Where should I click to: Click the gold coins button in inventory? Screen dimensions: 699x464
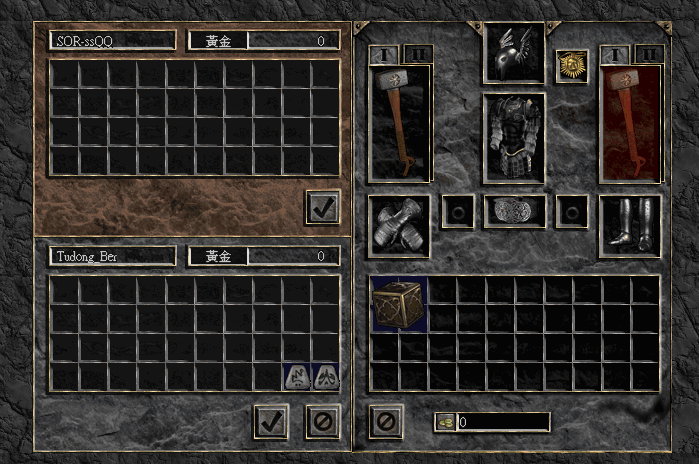(446, 422)
